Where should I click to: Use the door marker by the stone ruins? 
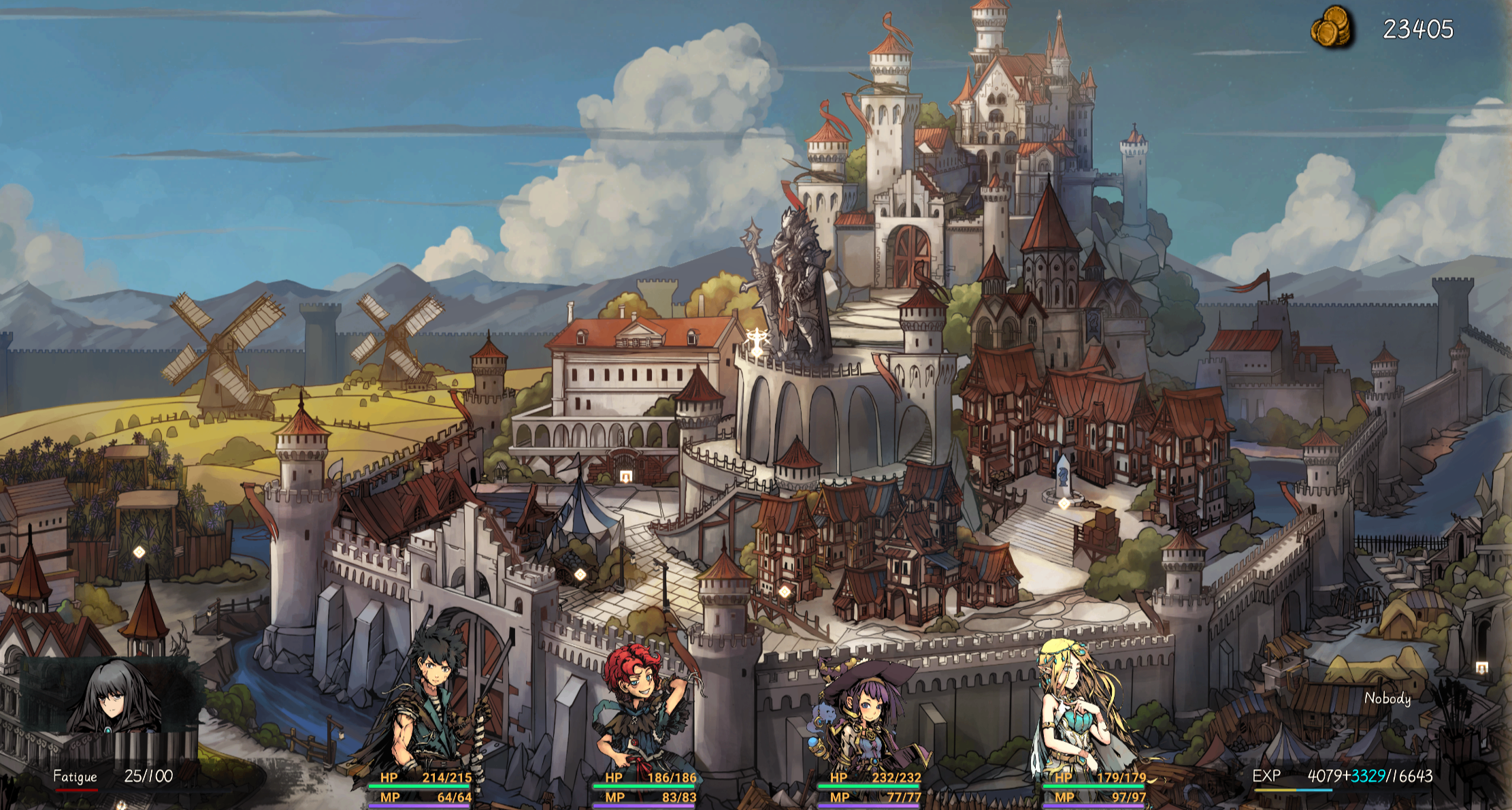[x=1481, y=668]
